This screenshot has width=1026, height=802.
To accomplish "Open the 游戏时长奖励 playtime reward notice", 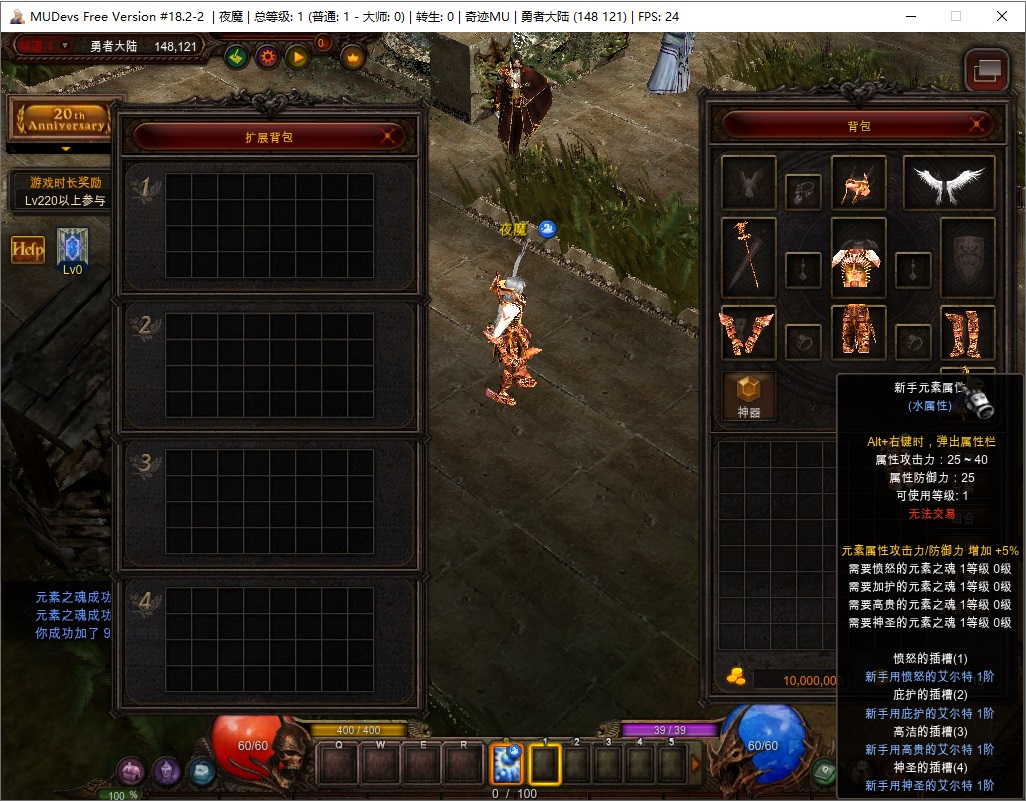I will click(x=65, y=191).
